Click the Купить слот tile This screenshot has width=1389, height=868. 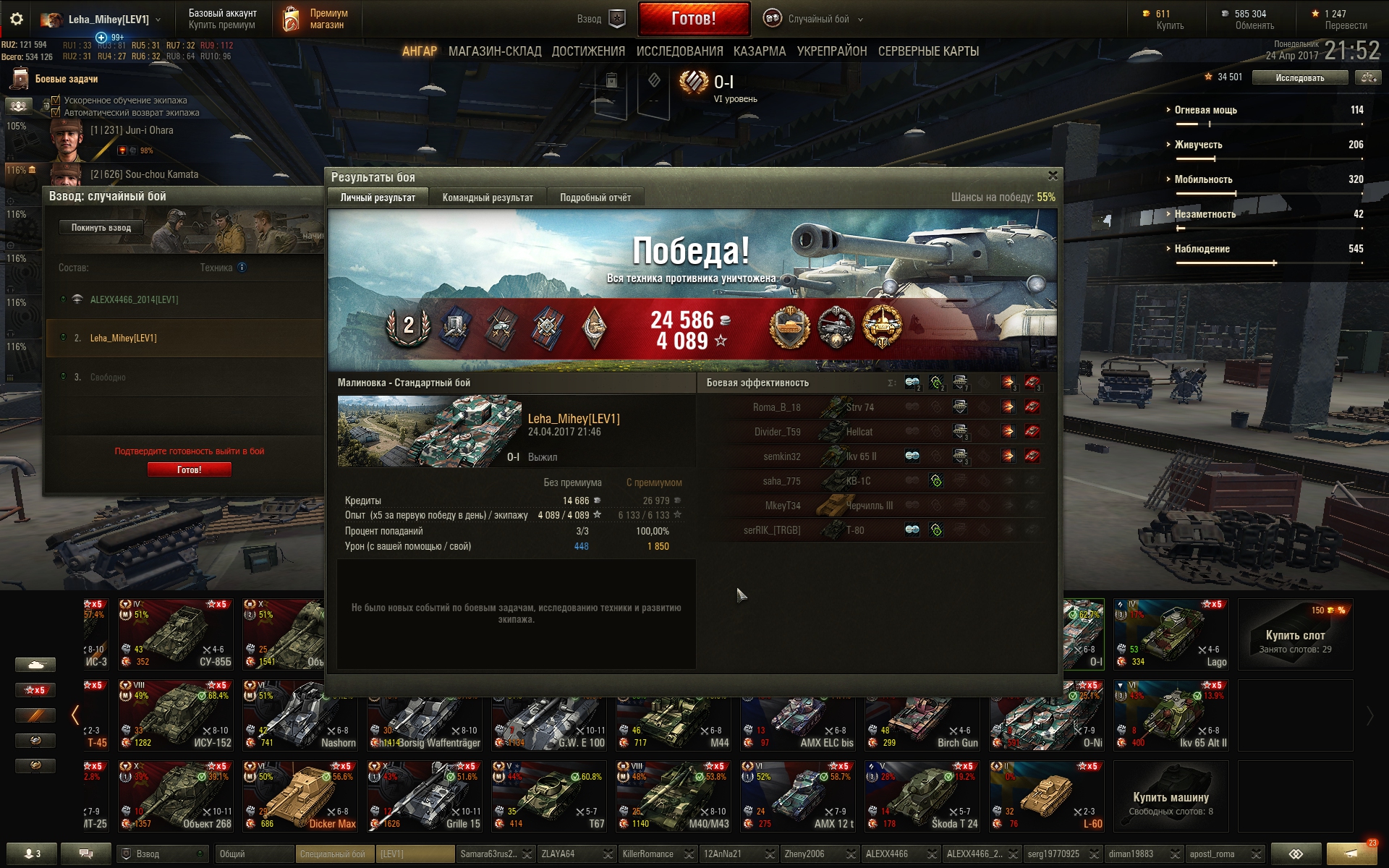pos(1294,634)
